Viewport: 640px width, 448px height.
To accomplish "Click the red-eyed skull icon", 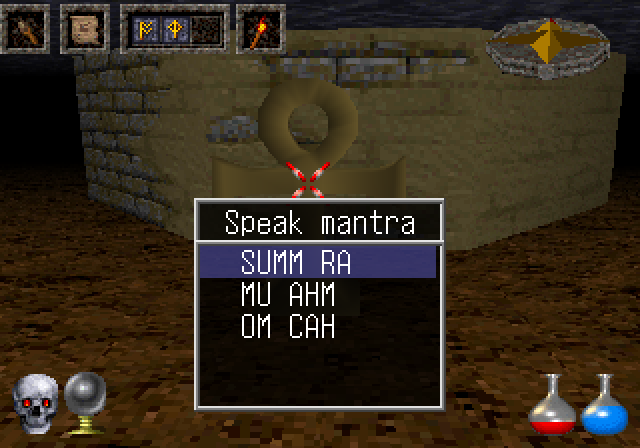I will tap(35, 402).
